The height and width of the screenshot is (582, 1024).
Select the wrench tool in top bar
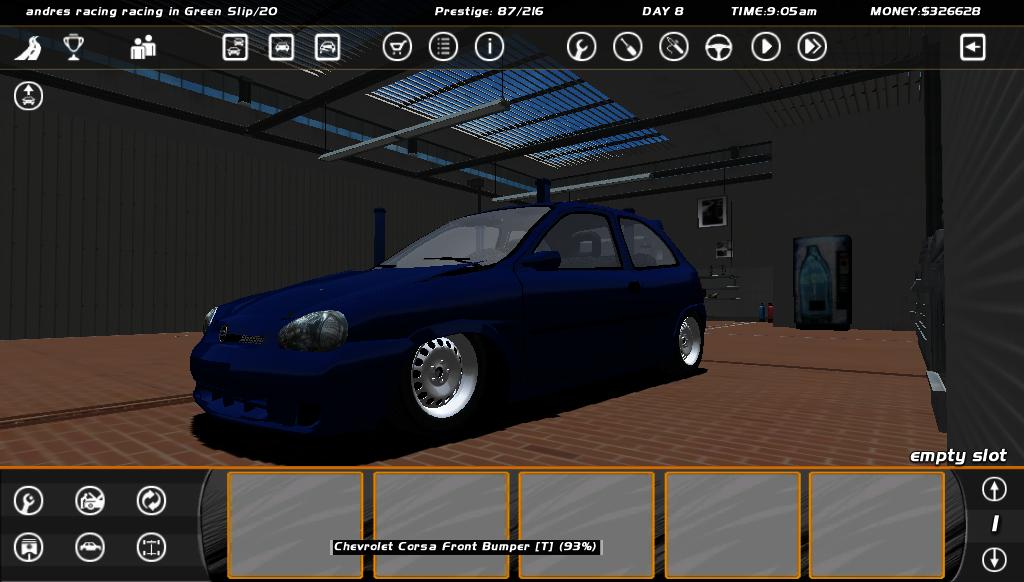(x=581, y=47)
